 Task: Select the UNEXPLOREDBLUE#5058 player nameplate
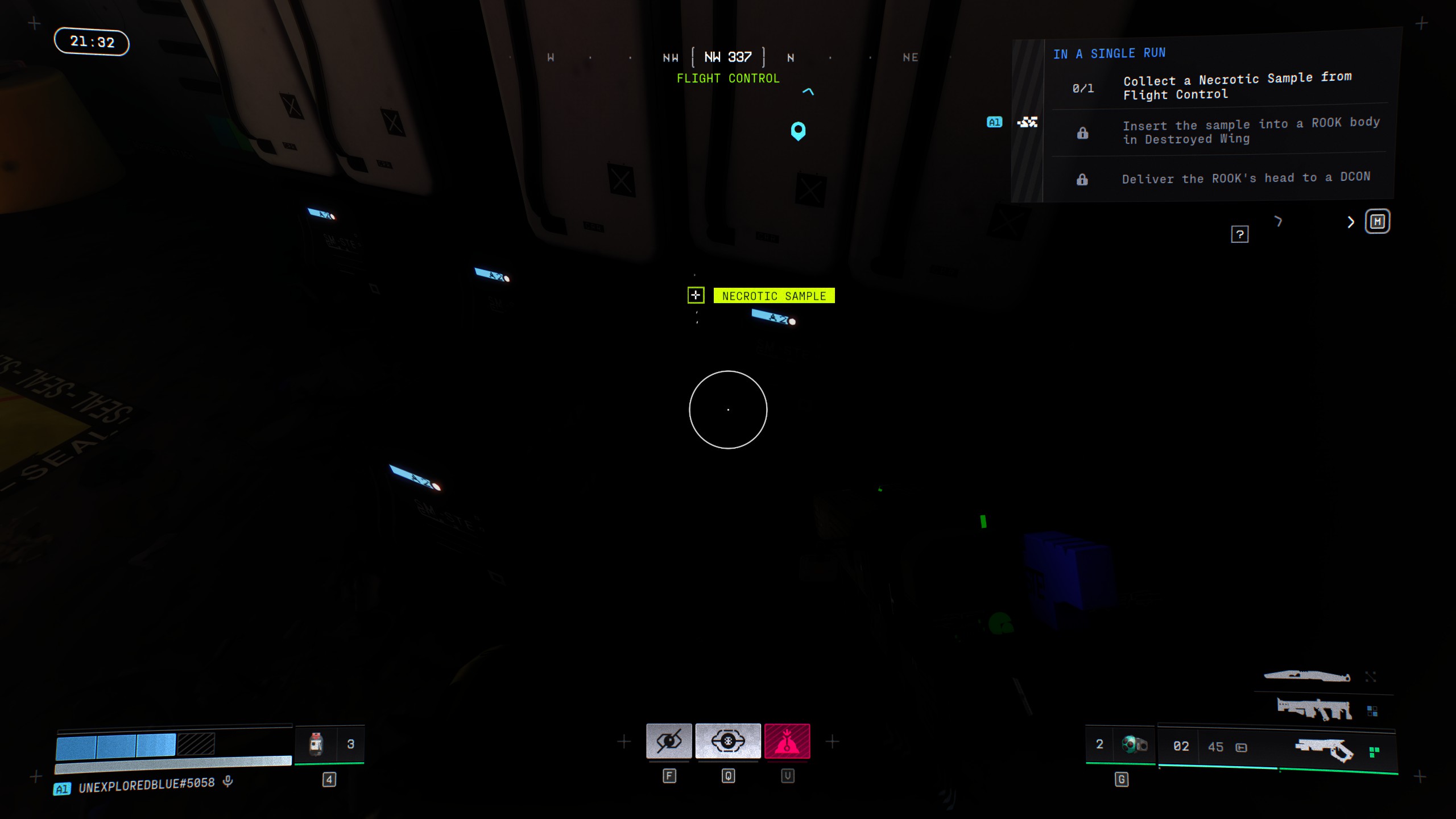point(146,785)
